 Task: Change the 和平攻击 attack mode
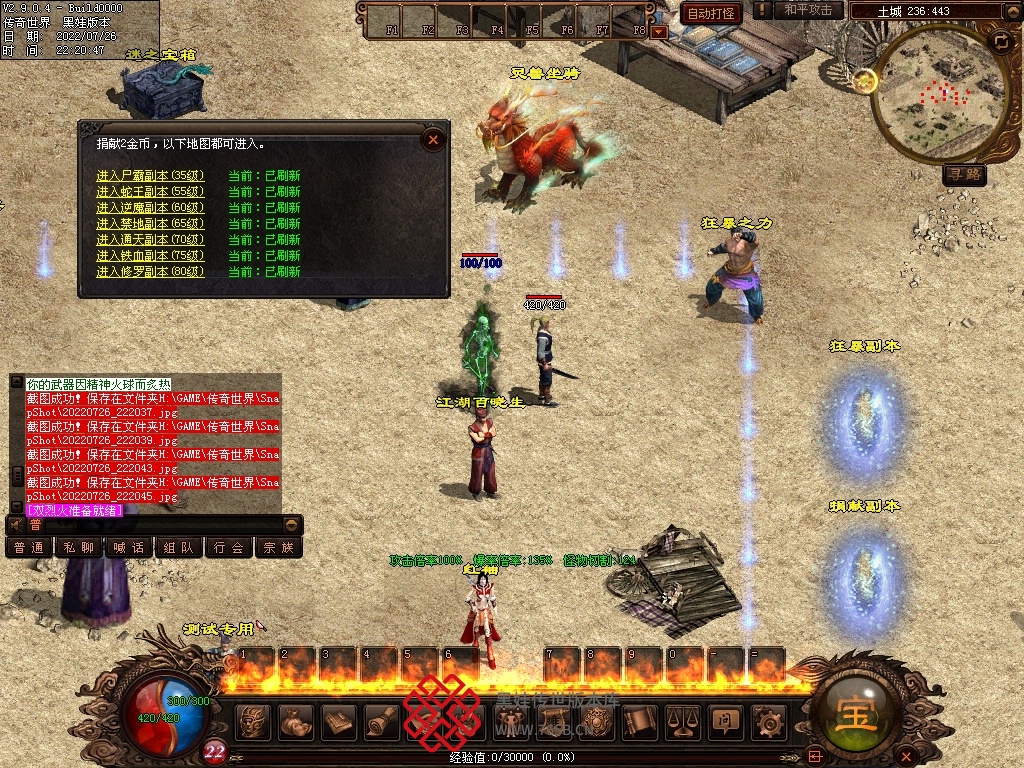point(808,10)
